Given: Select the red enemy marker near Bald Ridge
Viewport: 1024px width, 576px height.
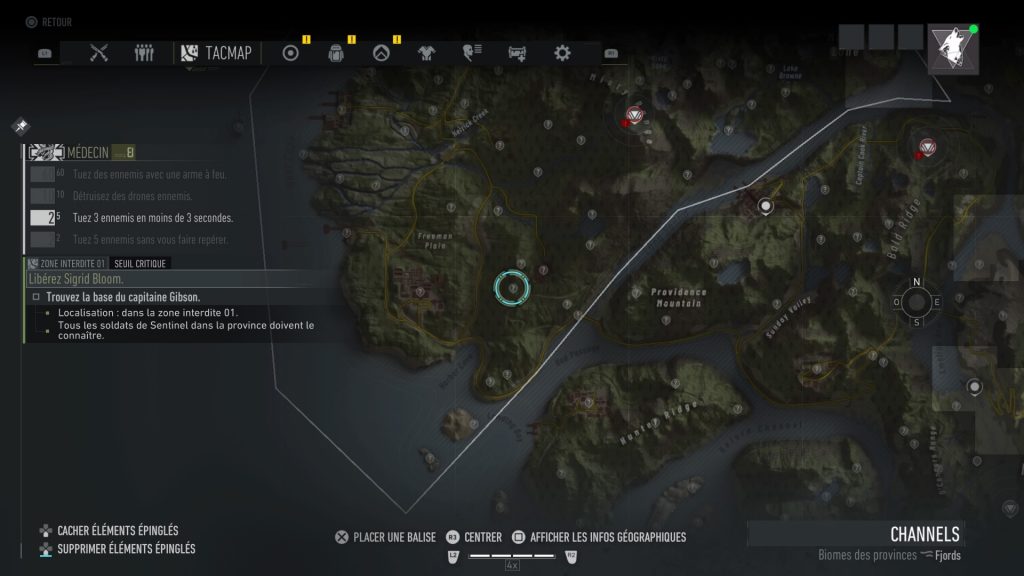Looking at the screenshot, I should (927, 148).
